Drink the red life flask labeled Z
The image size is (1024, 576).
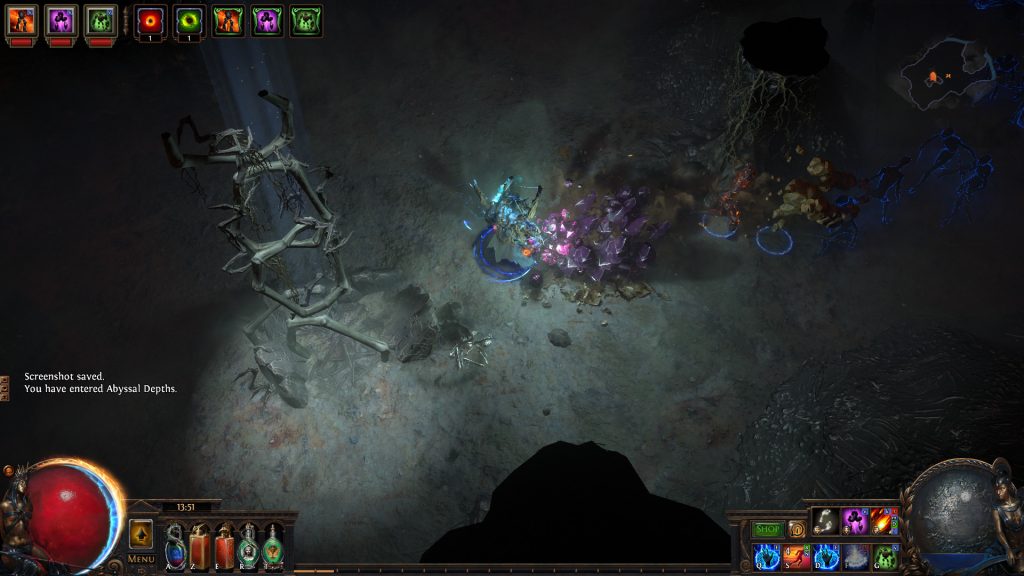click(x=200, y=546)
